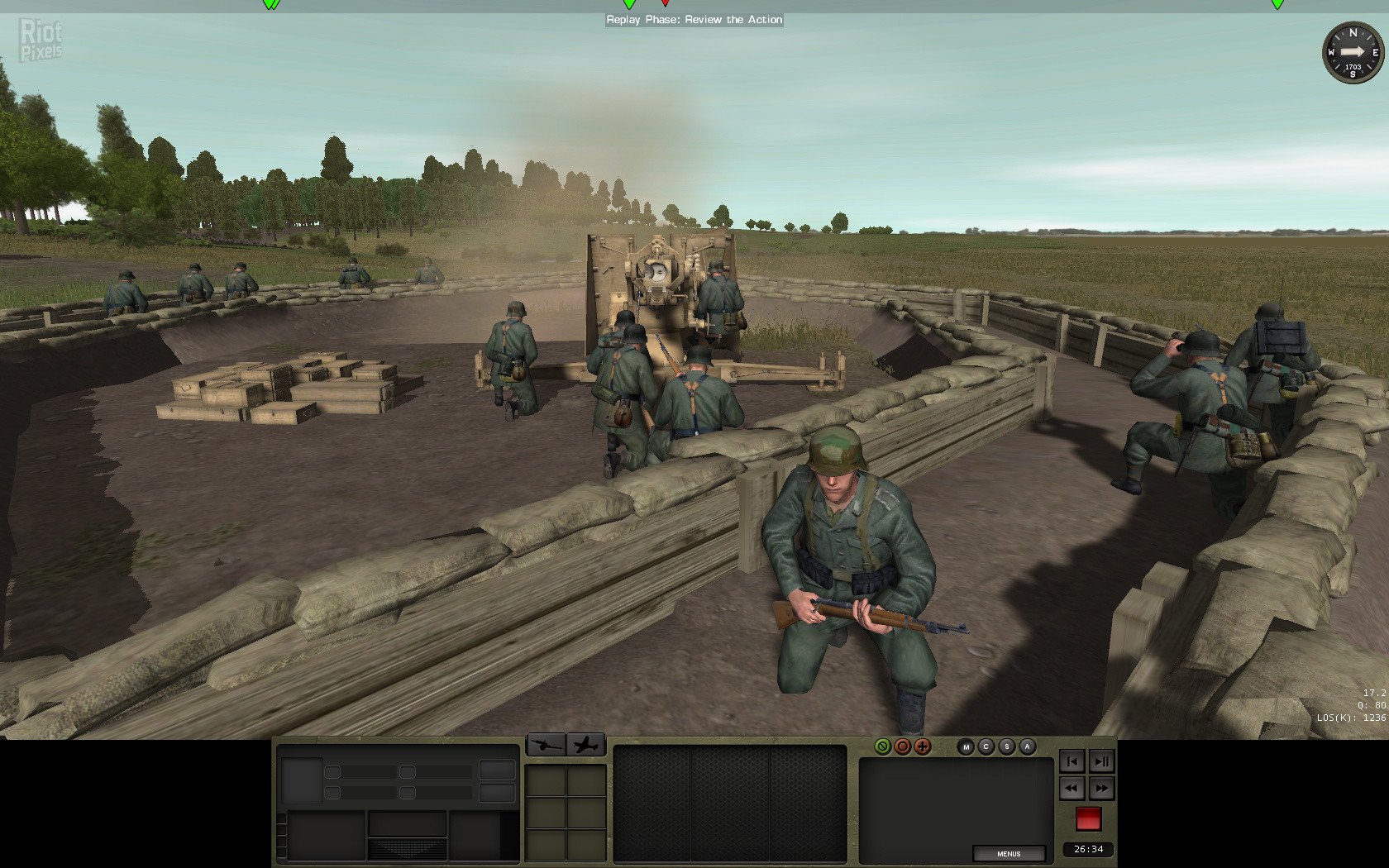Select the air support plane button
The image size is (1389, 868).
click(586, 745)
